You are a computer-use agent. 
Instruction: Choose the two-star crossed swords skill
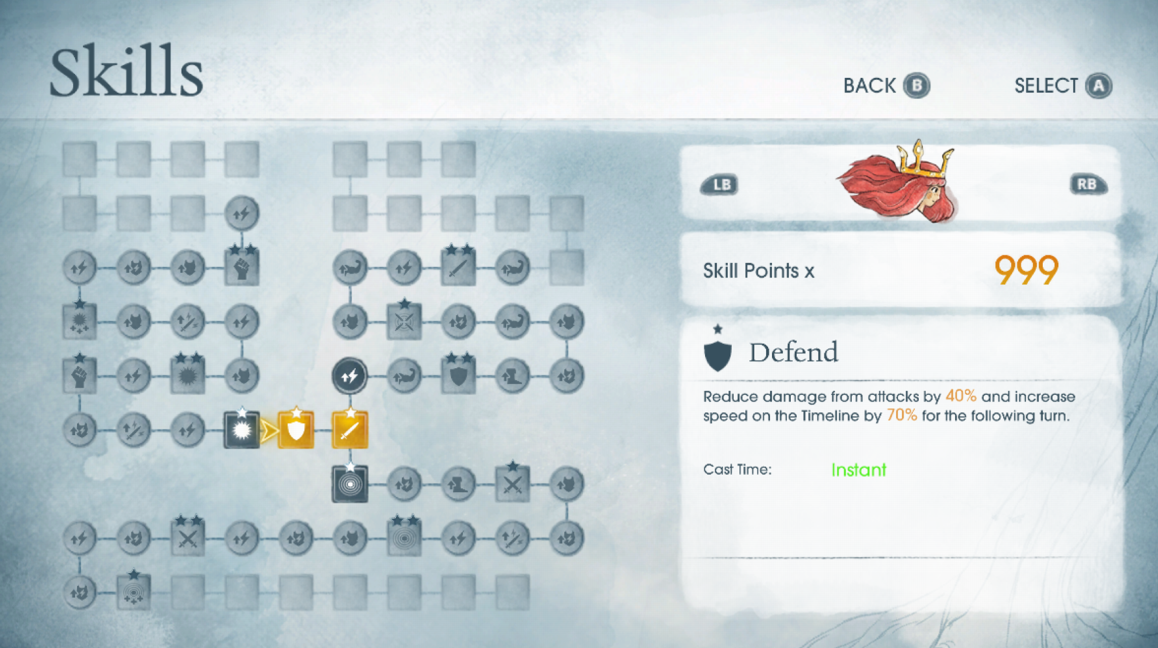(188, 538)
